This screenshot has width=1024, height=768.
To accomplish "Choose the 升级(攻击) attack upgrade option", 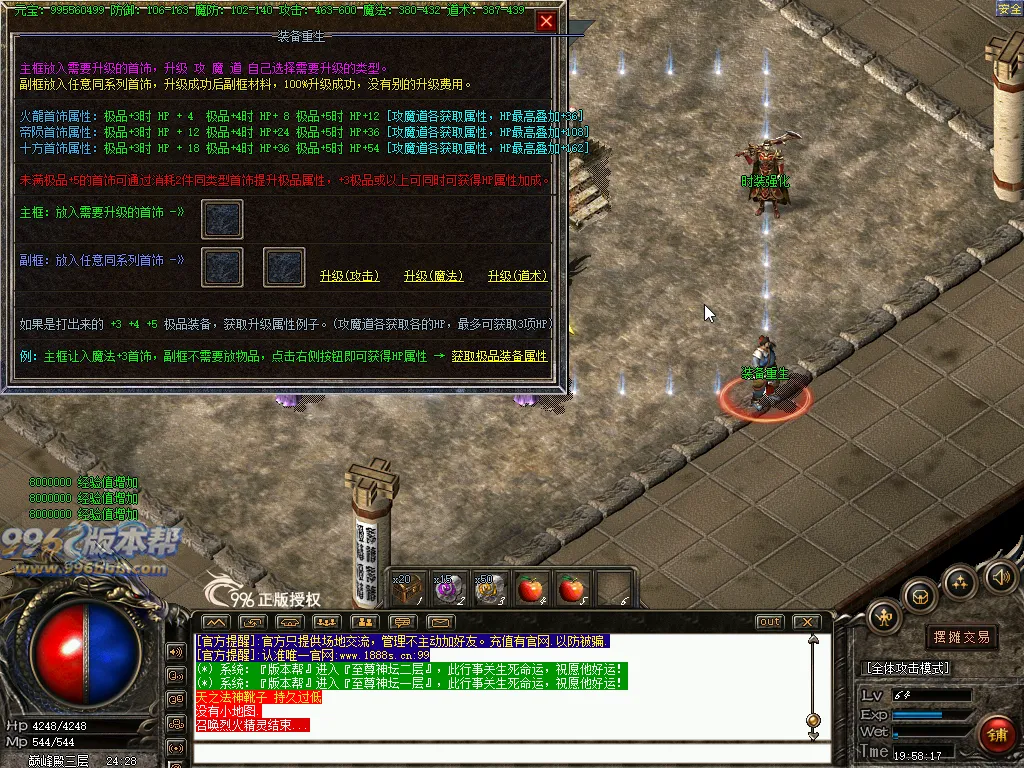I will tap(349, 276).
